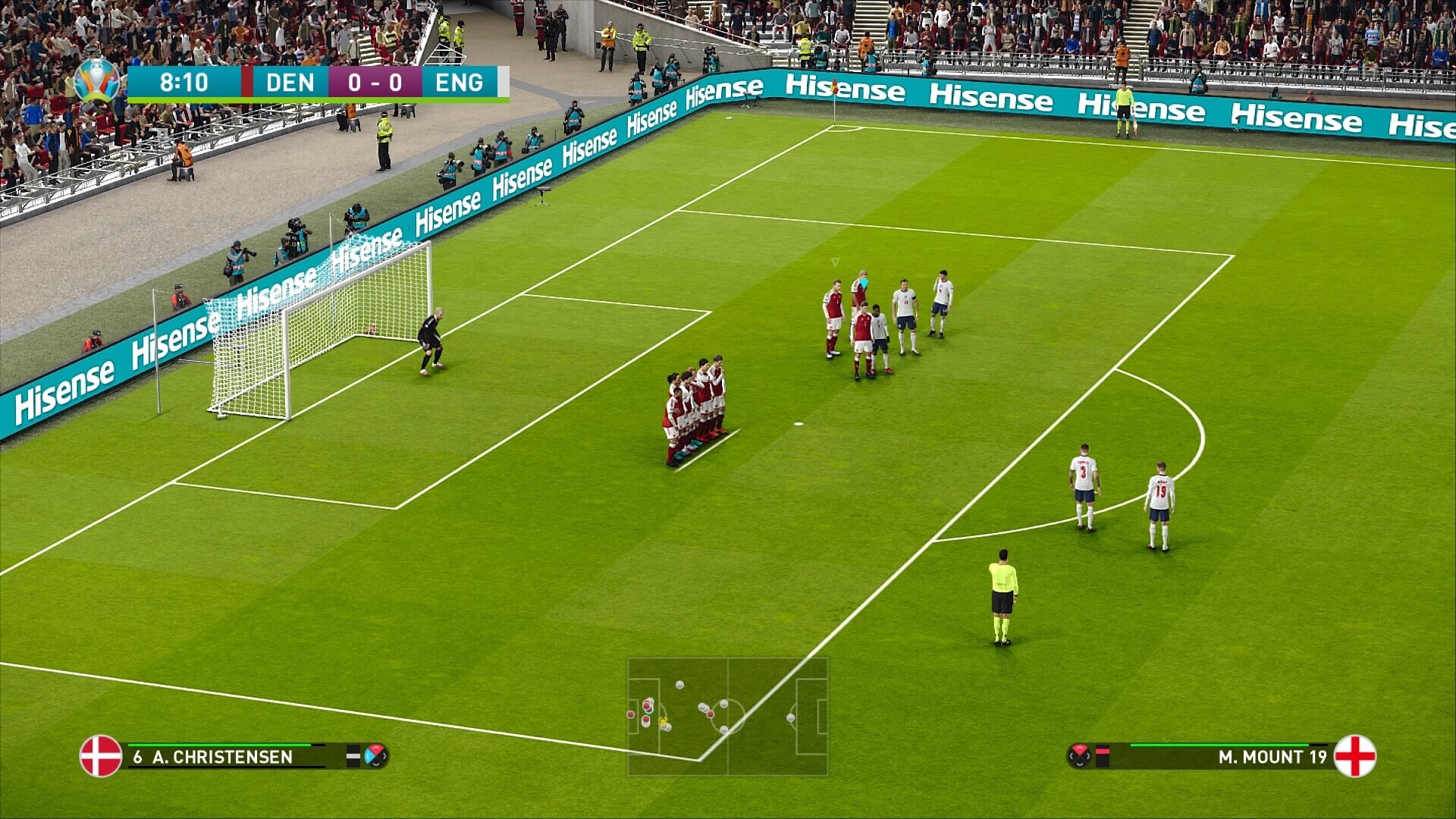Click the Euro tournament logo by the scoreboard
1456x819 pixels.
tap(97, 80)
